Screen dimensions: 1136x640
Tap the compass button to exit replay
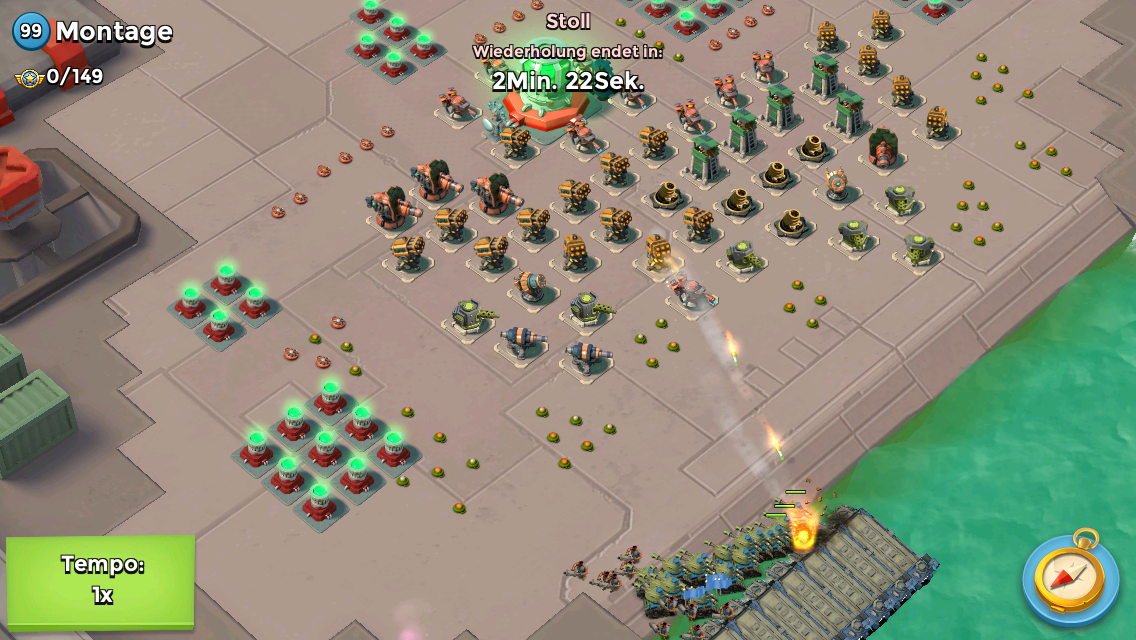(x=1070, y=577)
